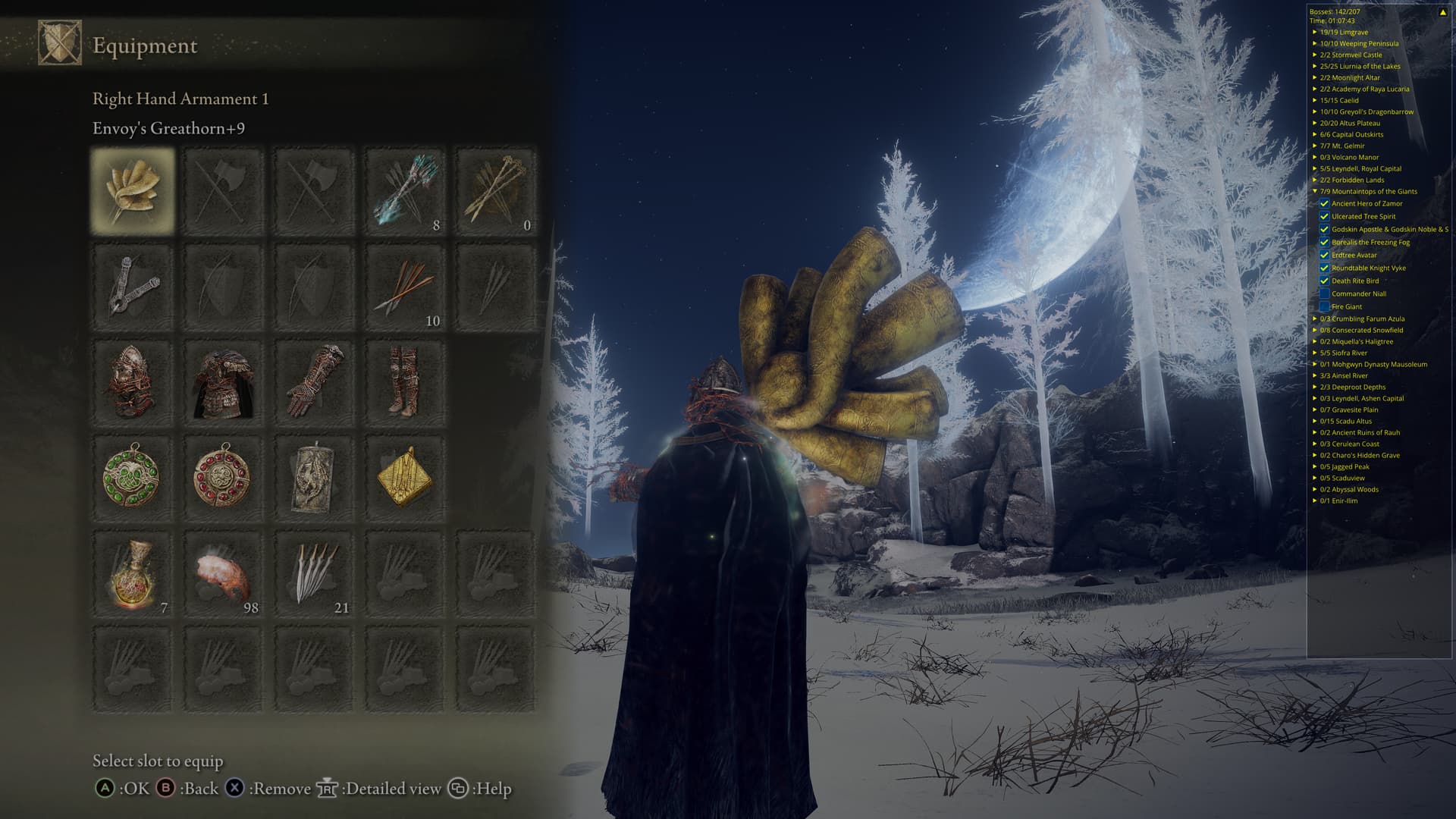This screenshot has height=819, width=1456.
Task: Expand the Consecrated Snowfield entry
Action: [x=1315, y=330]
